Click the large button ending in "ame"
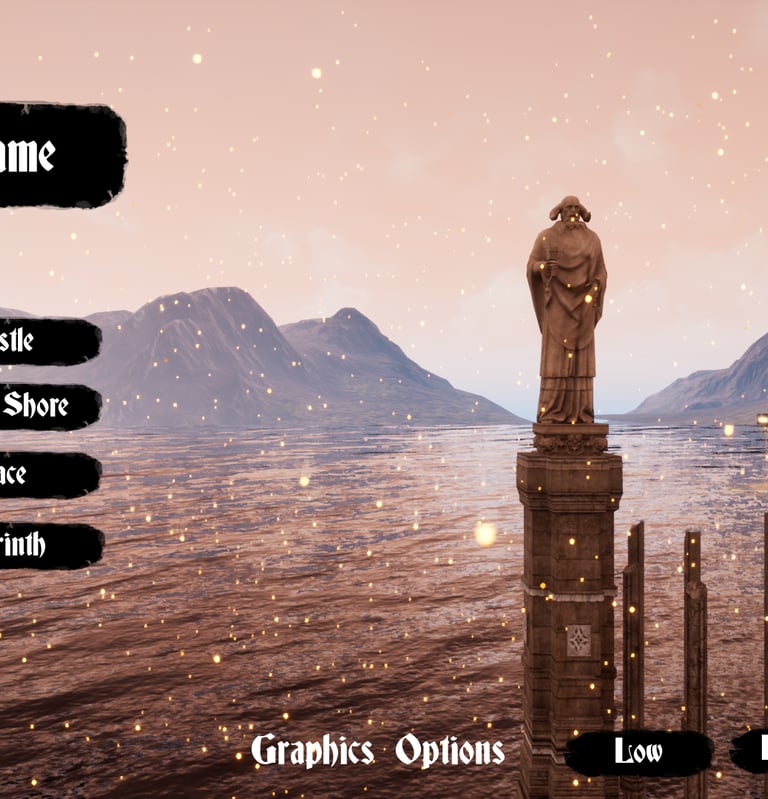The height and width of the screenshot is (799, 768). [55, 155]
